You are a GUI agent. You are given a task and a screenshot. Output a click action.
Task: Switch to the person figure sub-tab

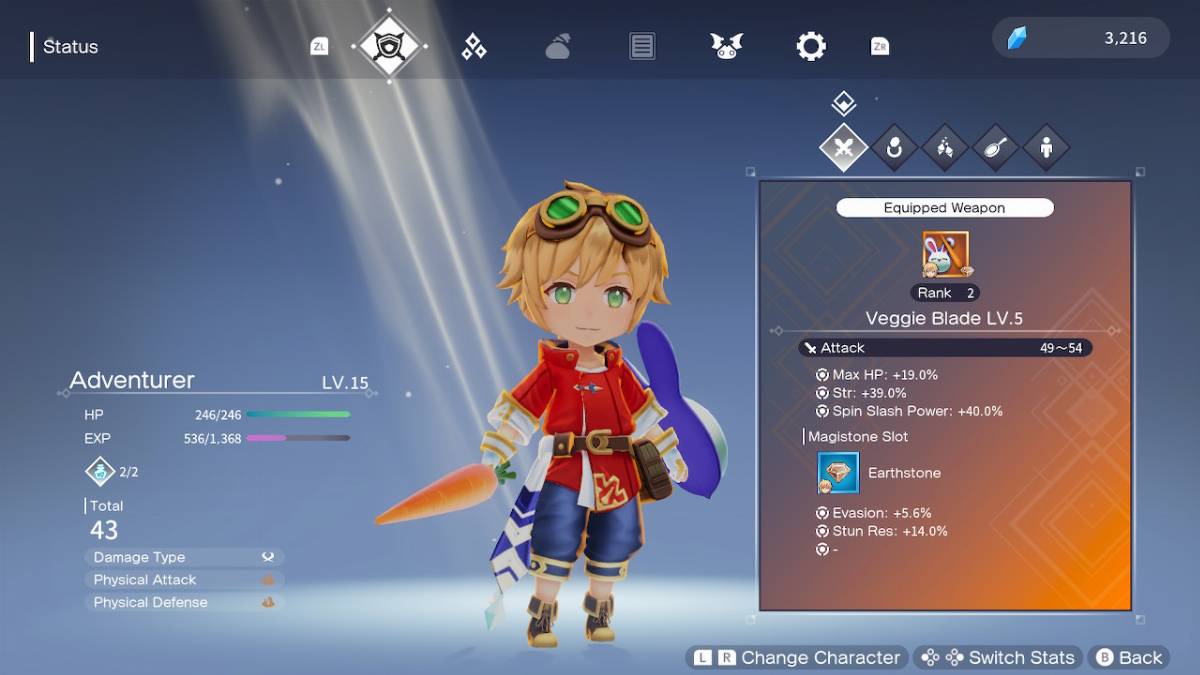1046,149
